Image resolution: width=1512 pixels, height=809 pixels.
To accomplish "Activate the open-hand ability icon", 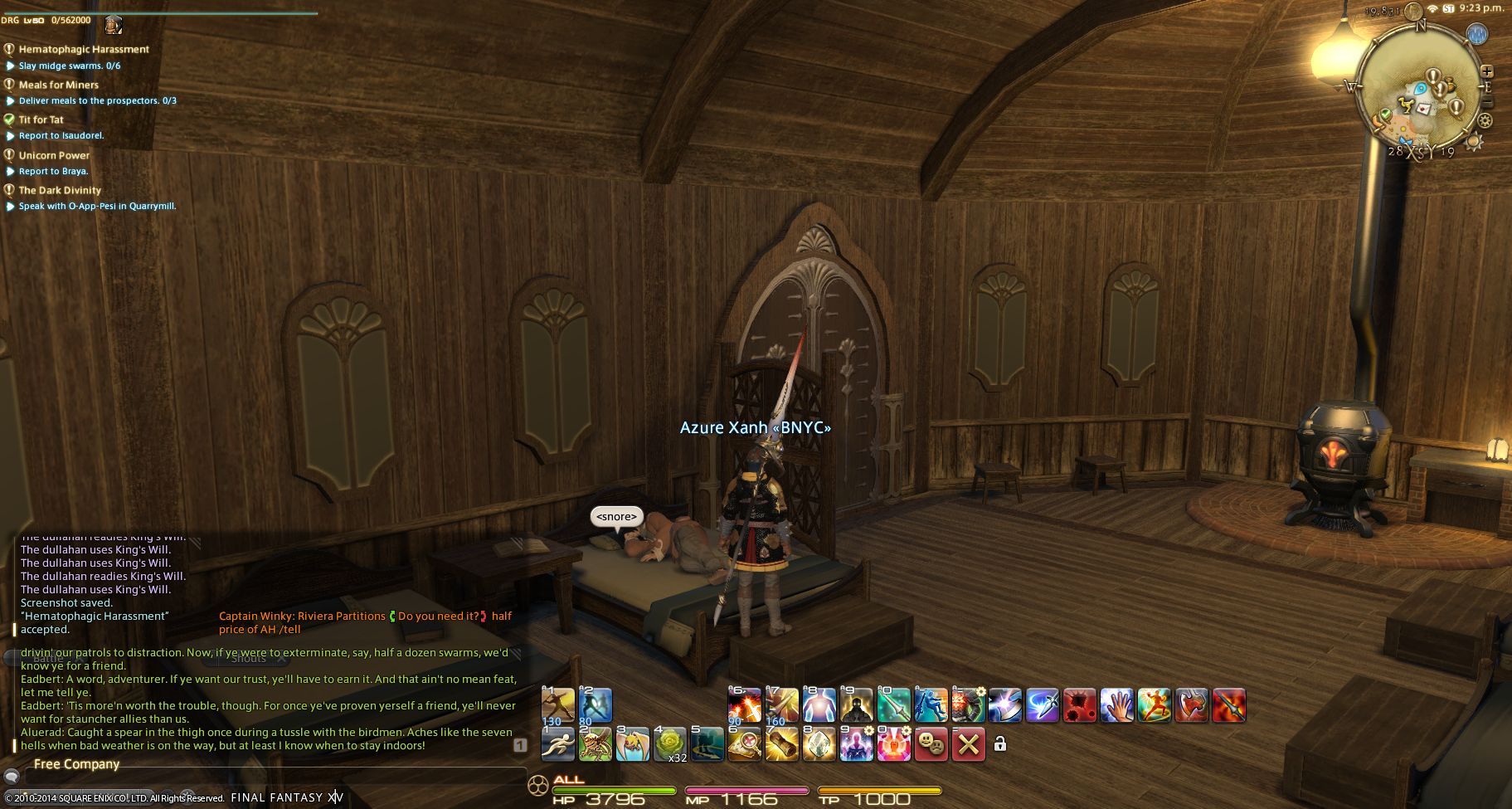I will click(x=1116, y=706).
